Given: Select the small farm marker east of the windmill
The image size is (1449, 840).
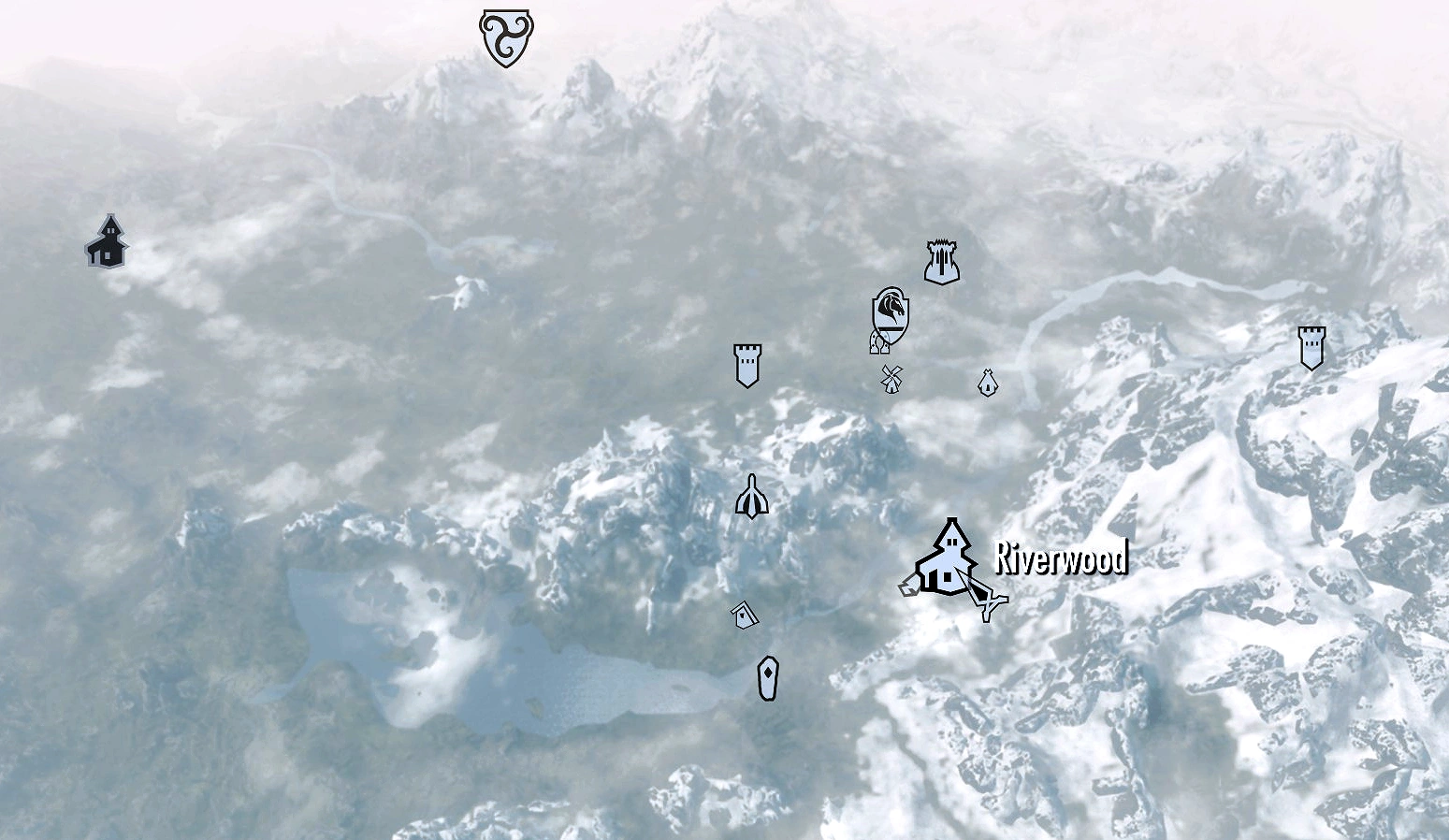Looking at the screenshot, I should [x=988, y=383].
